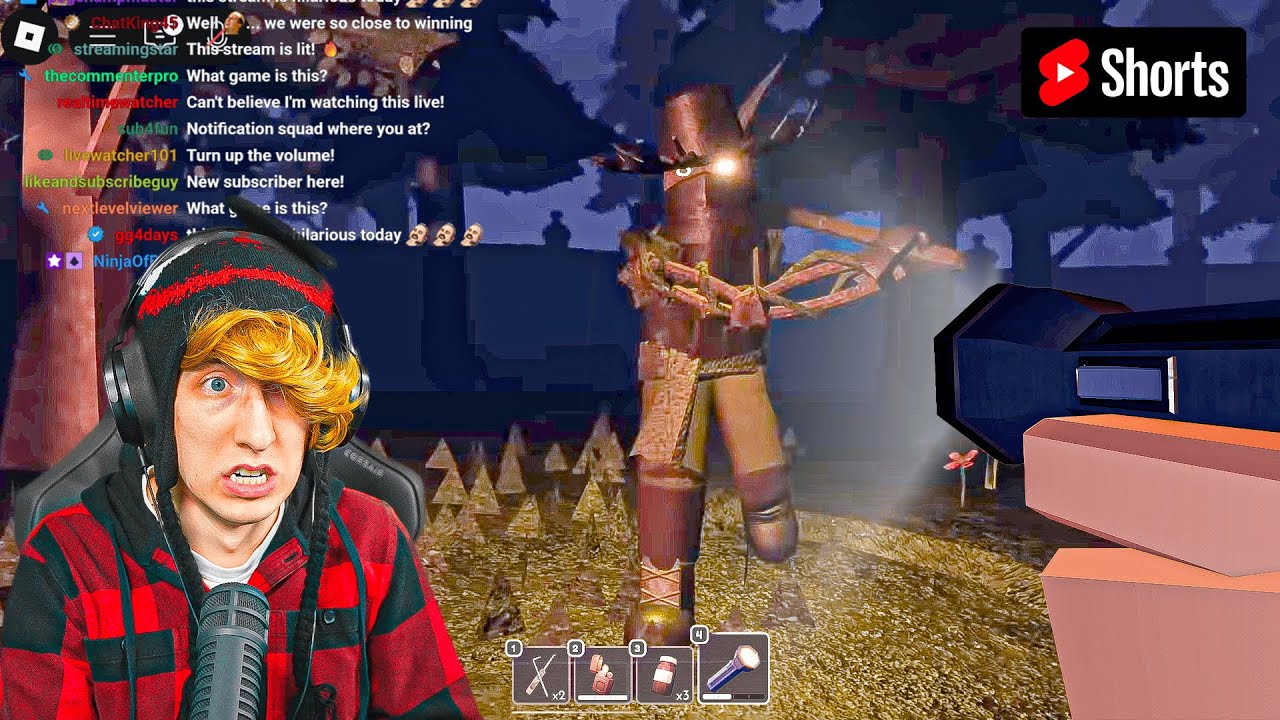The height and width of the screenshot is (720, 1280).
Task: Equip the lighter in slot 2
Action: coord(603,674)
